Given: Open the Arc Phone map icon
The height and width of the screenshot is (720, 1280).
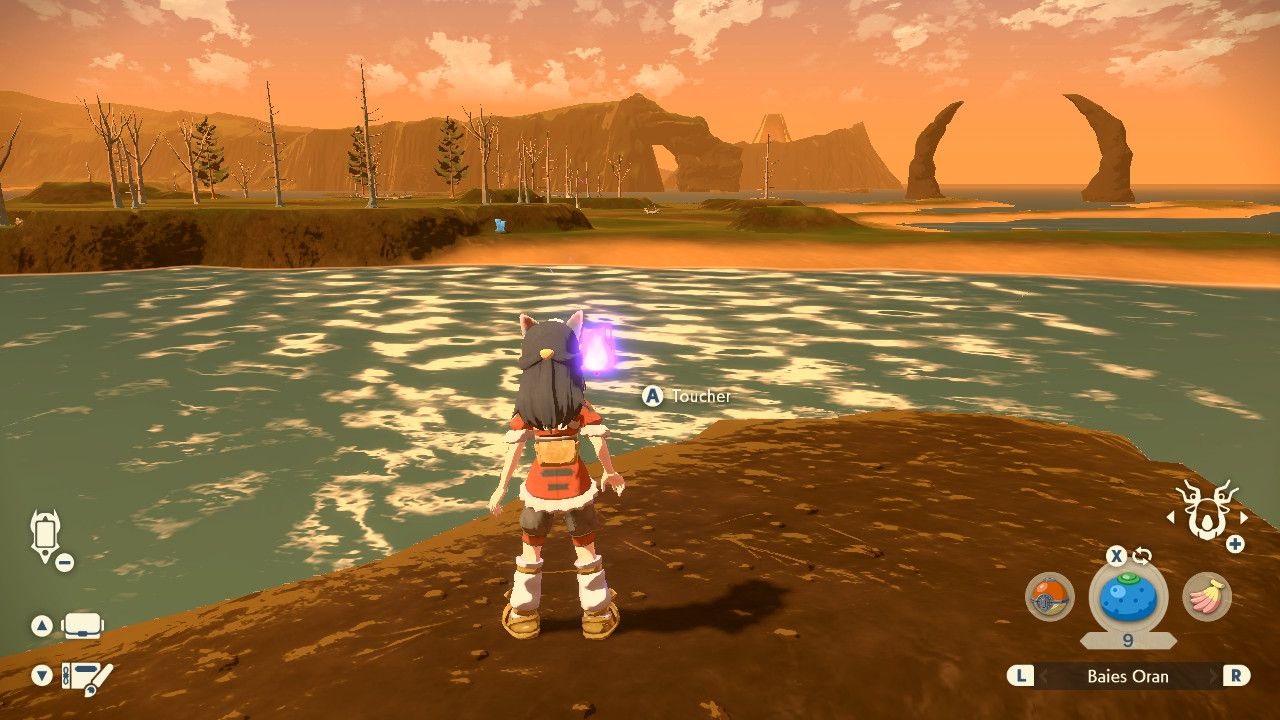Looking at the screenshot, I should pos(46,533).
